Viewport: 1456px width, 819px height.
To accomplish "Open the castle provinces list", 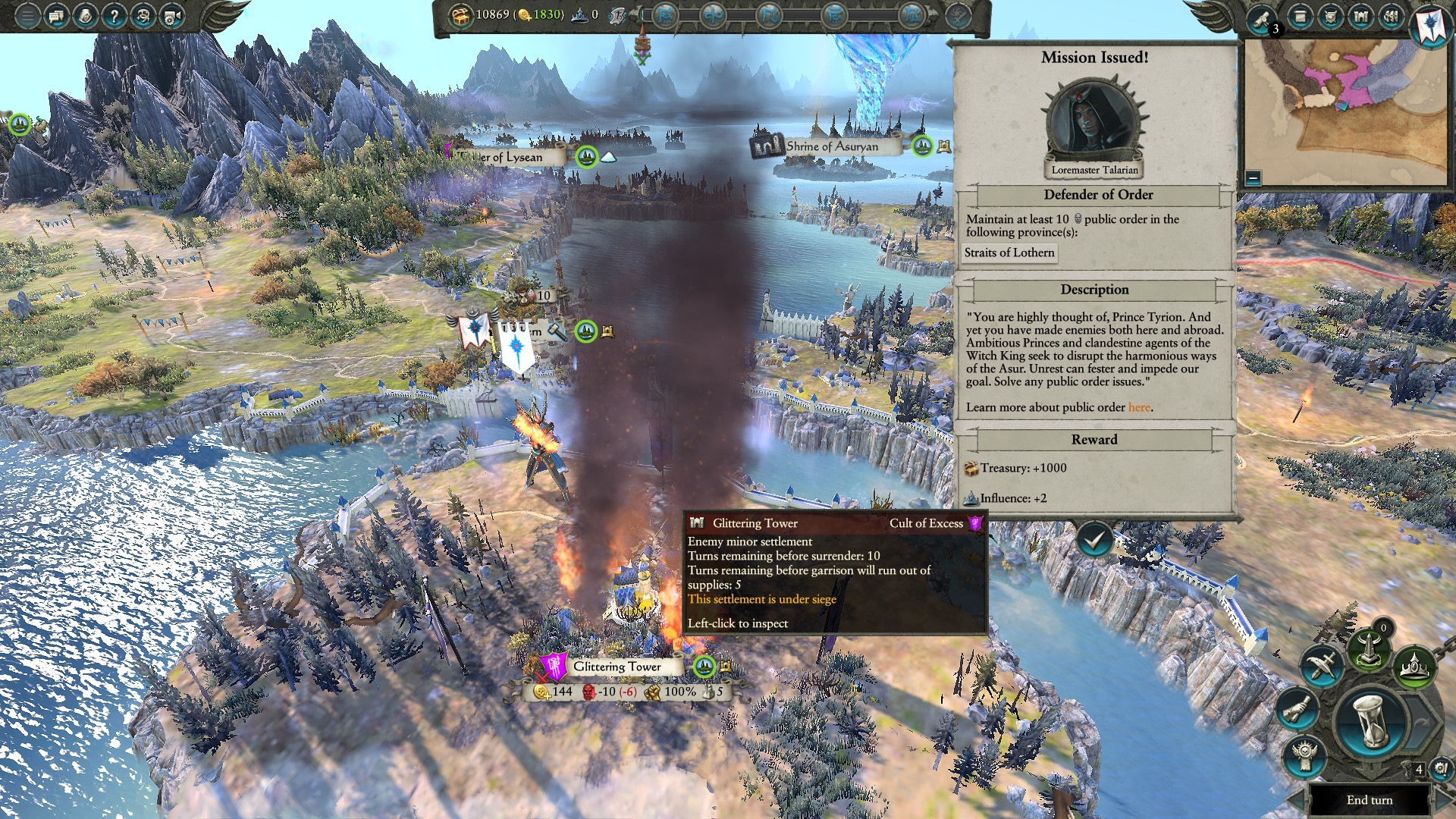I will [1360, 17].
